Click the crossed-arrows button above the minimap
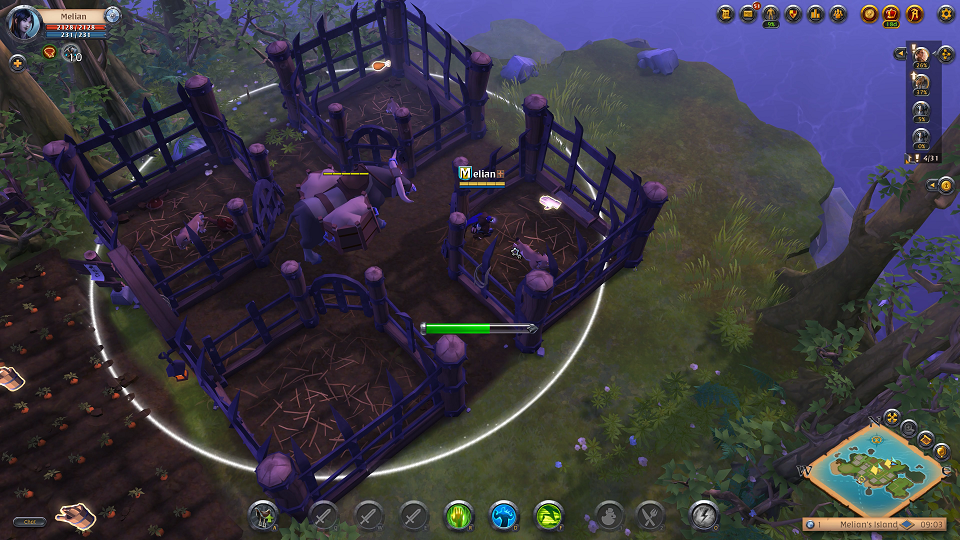 (891, 417)
